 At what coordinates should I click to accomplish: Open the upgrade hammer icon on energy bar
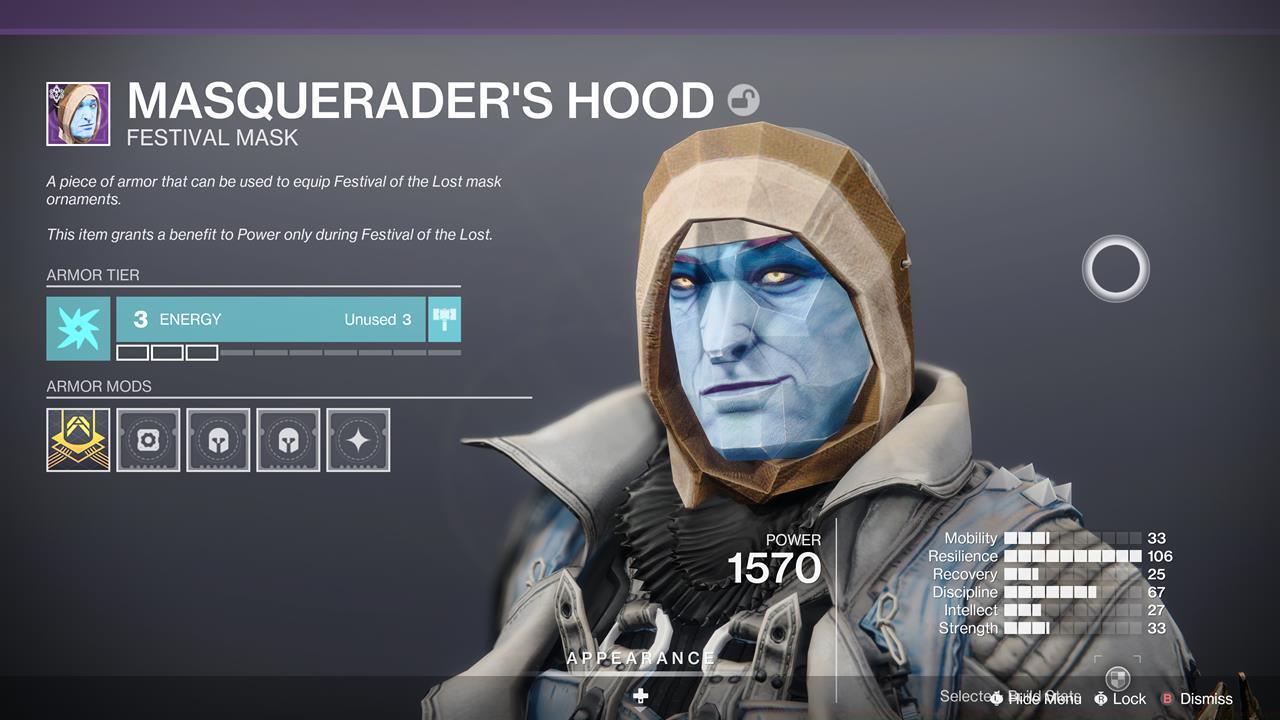pyautogui.click(x=444, y=319)
